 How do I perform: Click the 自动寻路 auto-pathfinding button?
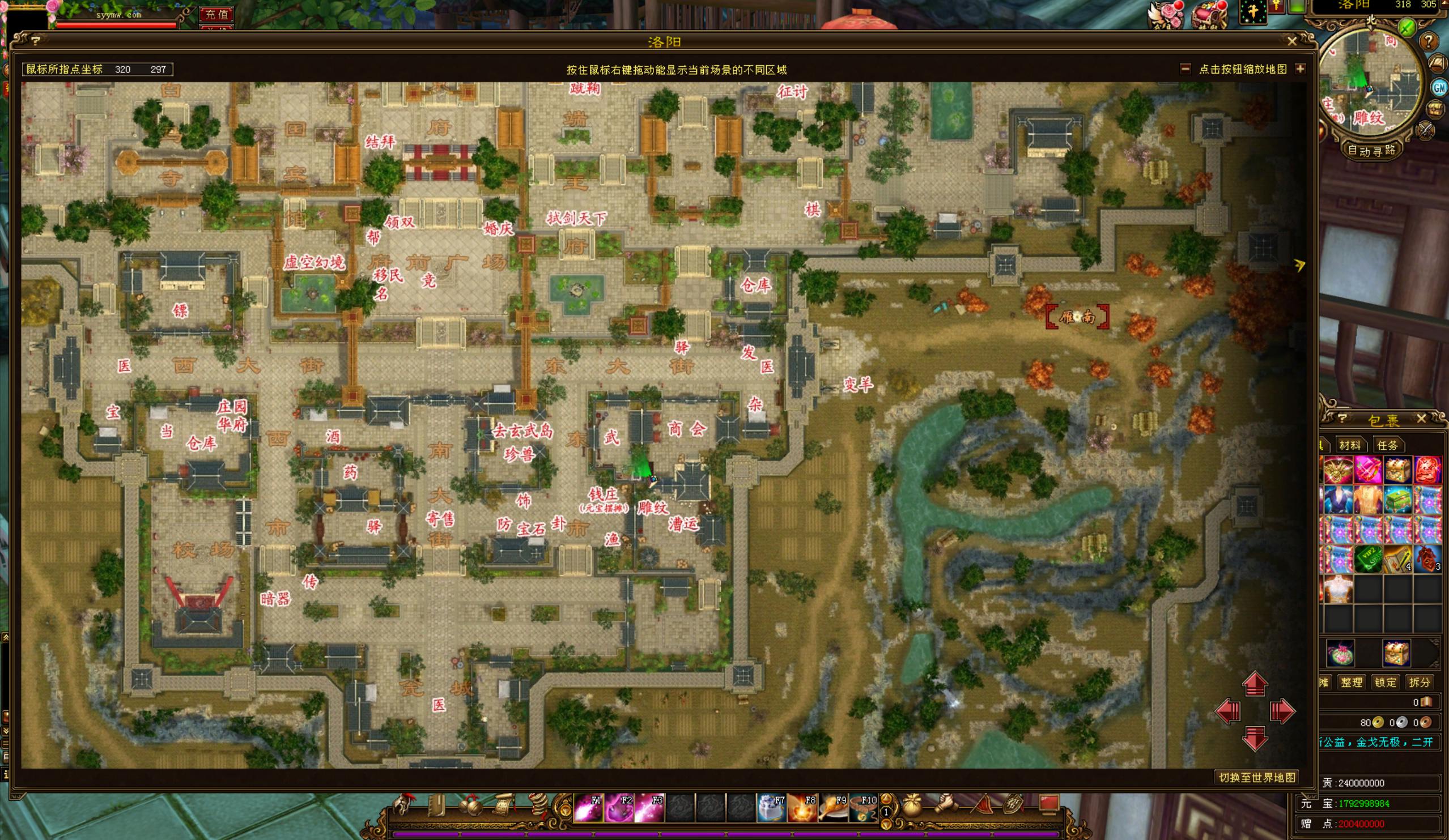point(1371,151)
